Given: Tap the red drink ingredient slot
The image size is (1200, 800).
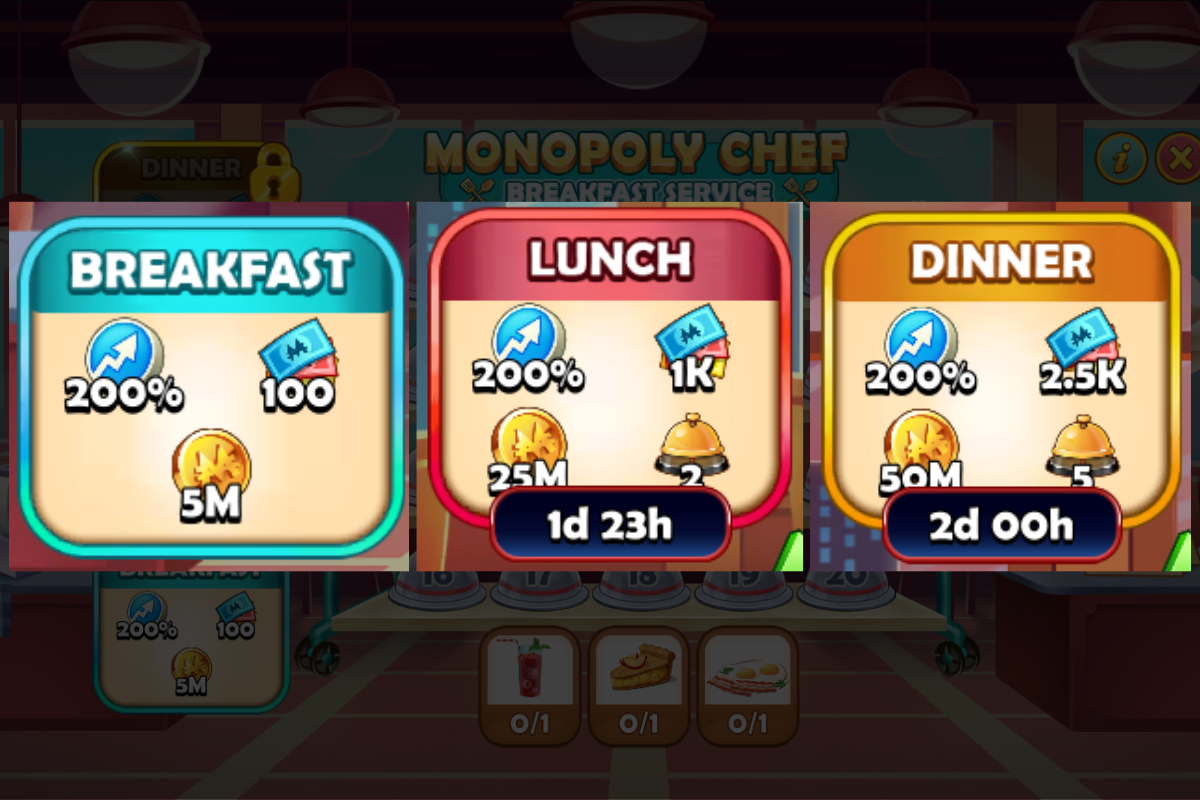Looking at the screenshot, I should point(530,686).
